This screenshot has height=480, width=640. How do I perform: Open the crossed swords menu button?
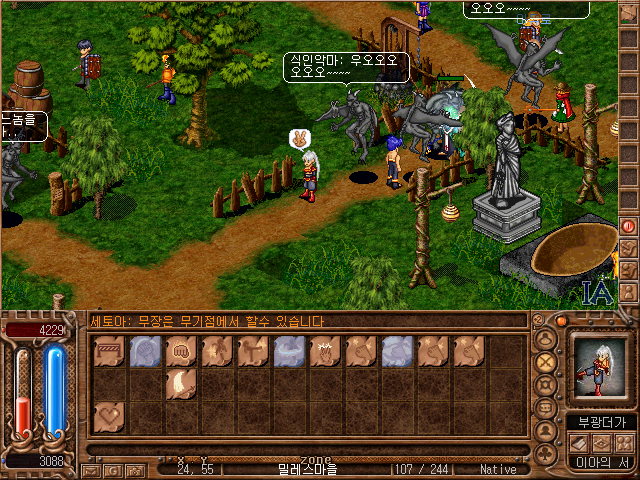(x=546, y=362)
